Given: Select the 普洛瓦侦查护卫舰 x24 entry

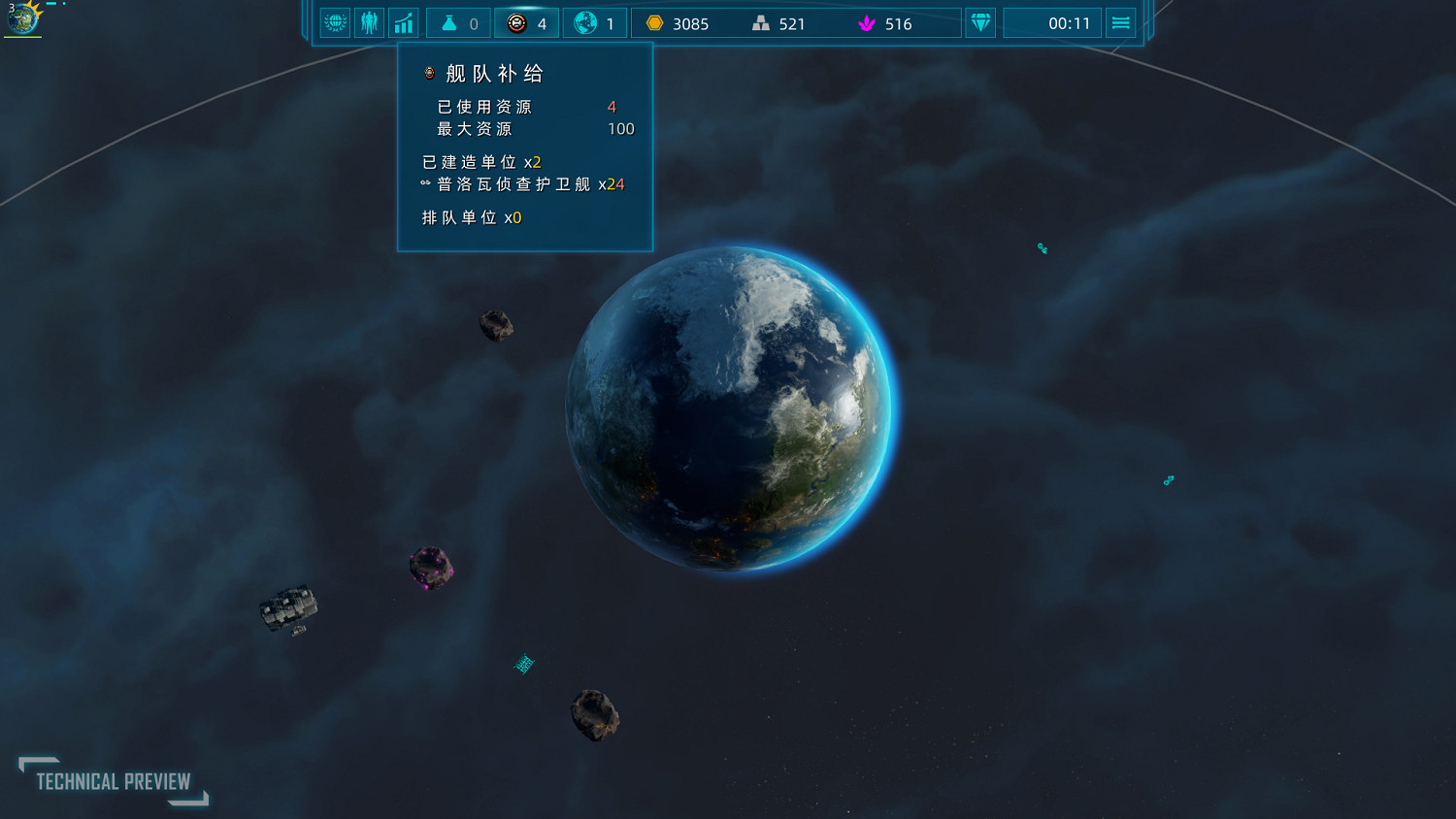Looking at the screenshot, I should click(x=524, y=183).
